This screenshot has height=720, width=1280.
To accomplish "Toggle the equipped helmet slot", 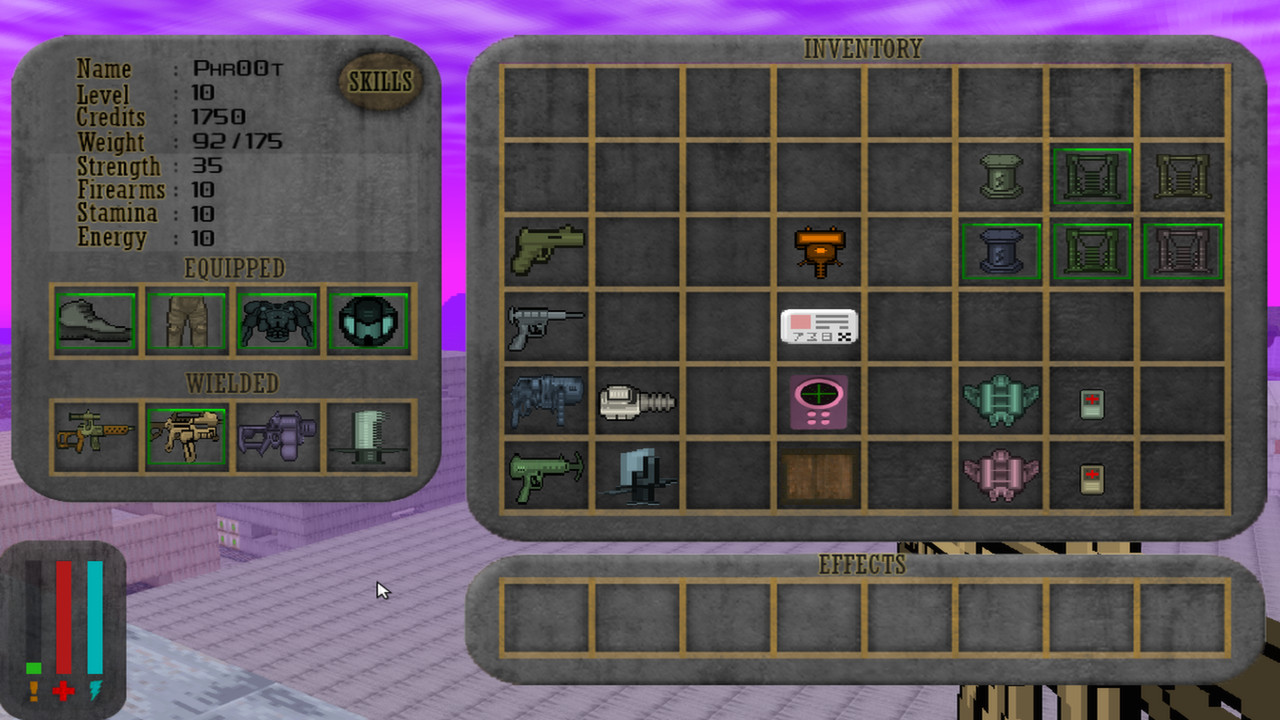I will coord(370,320).
